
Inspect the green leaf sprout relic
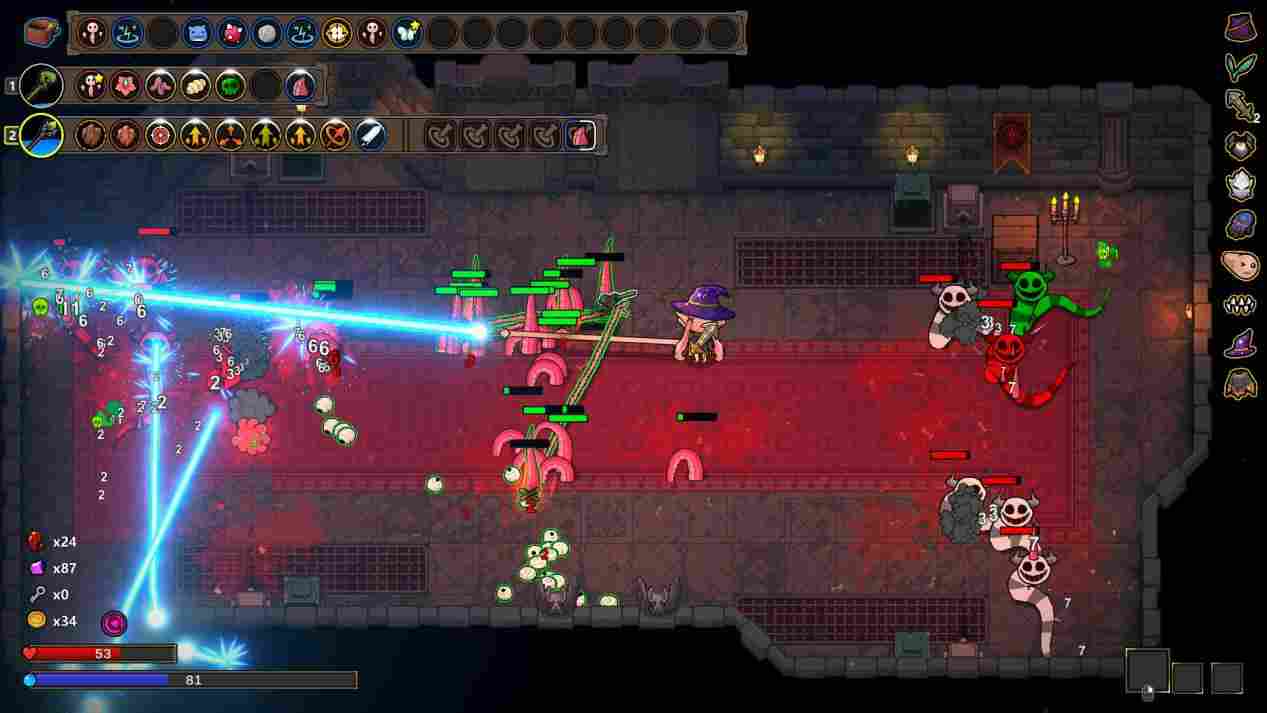(1241, 66)
